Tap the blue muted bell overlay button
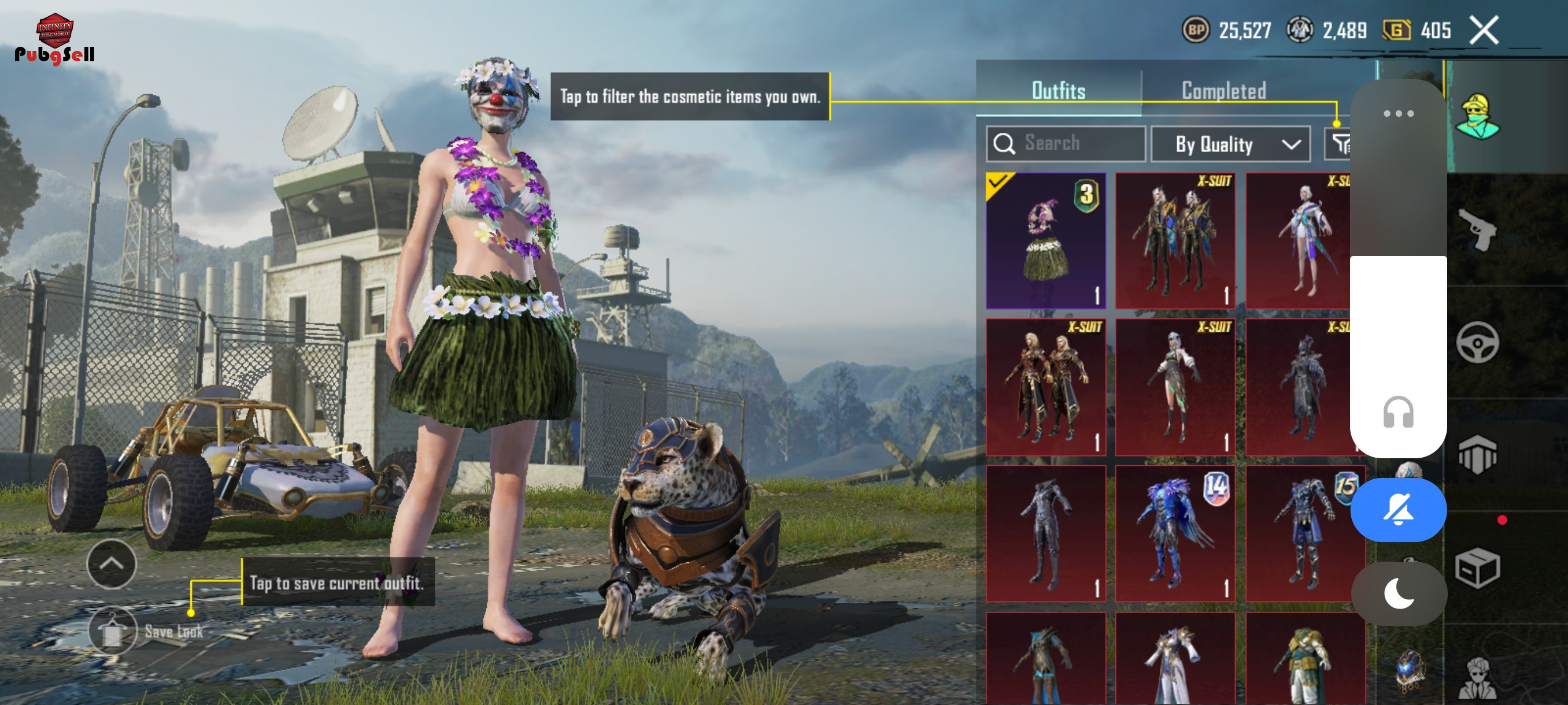This screenshot has height=705, width=1568. (1398, 510)
